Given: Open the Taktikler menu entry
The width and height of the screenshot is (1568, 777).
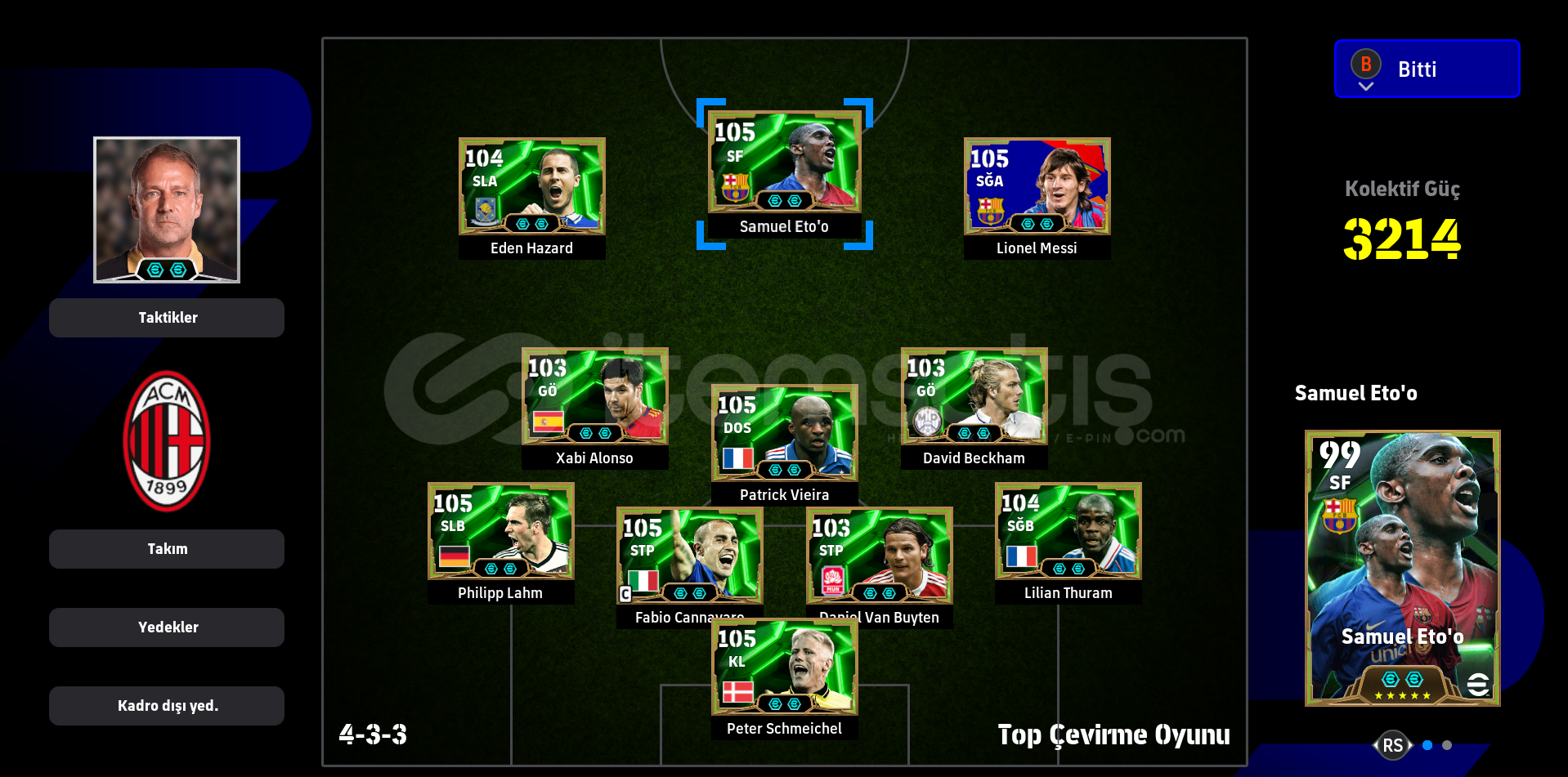Looking at the screenshot, I should (x=166, y=318).
